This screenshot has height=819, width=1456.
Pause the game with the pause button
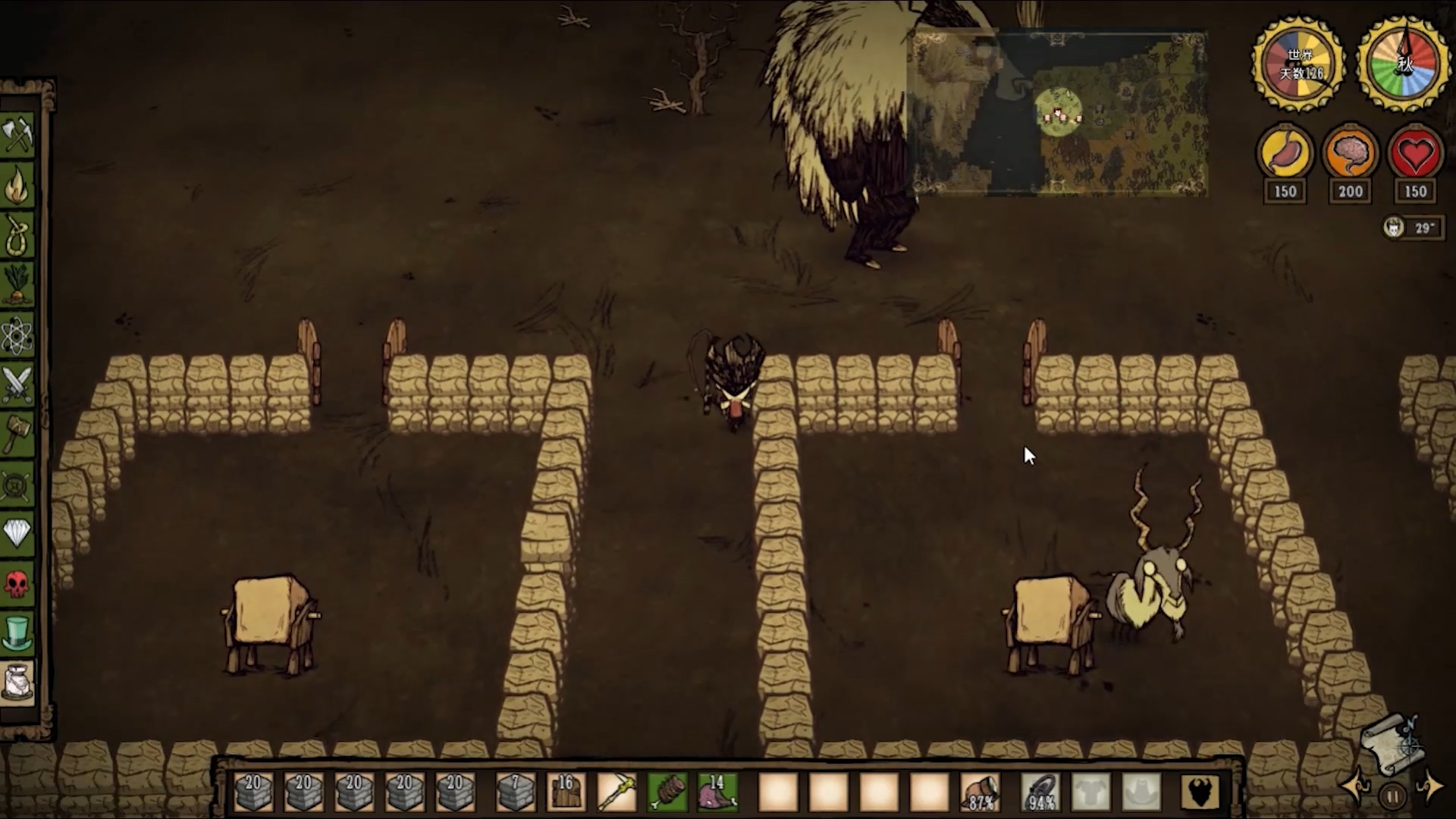coord(1392,797)
